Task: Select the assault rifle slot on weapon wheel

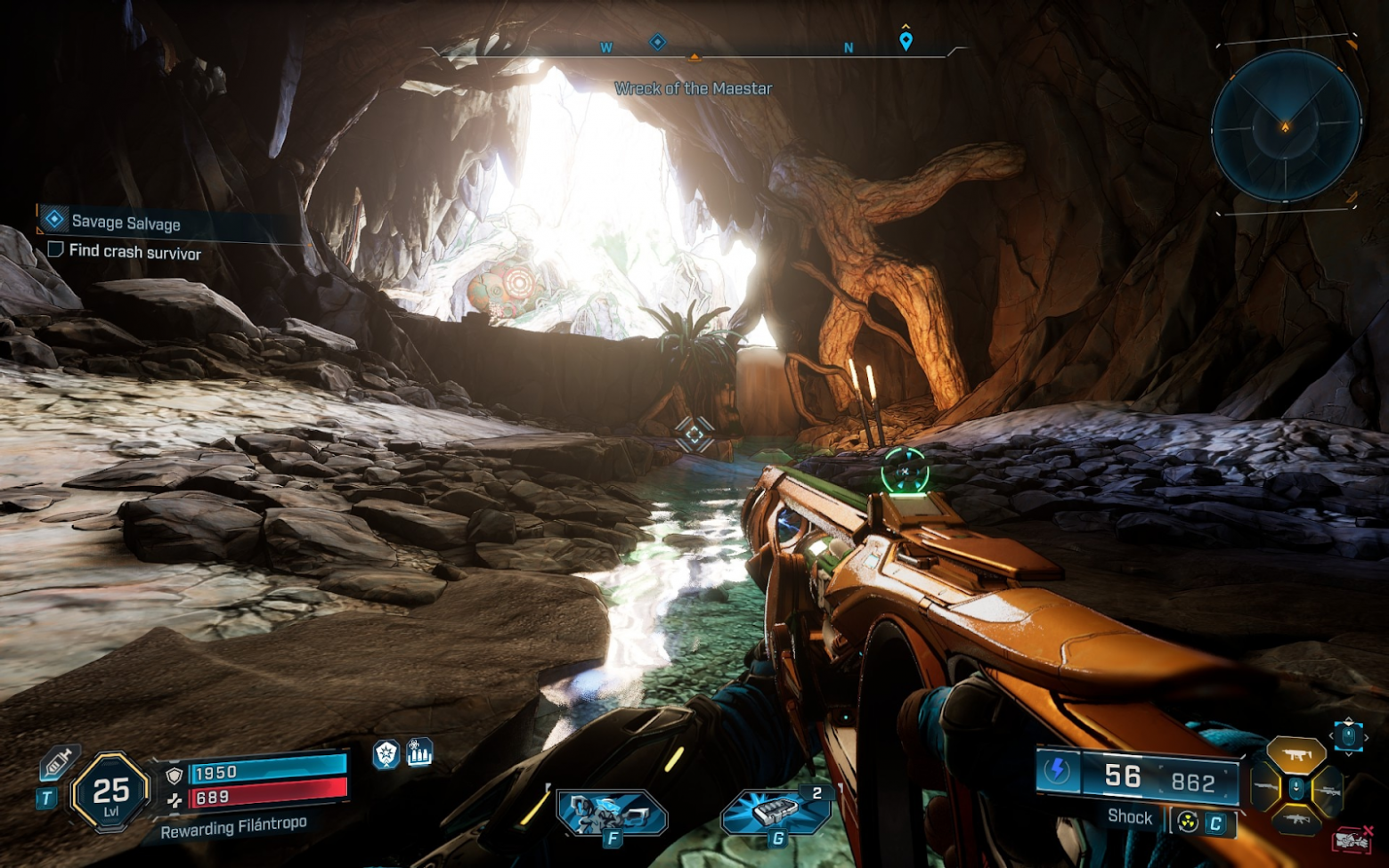Action: click(x=1296, y=820)
